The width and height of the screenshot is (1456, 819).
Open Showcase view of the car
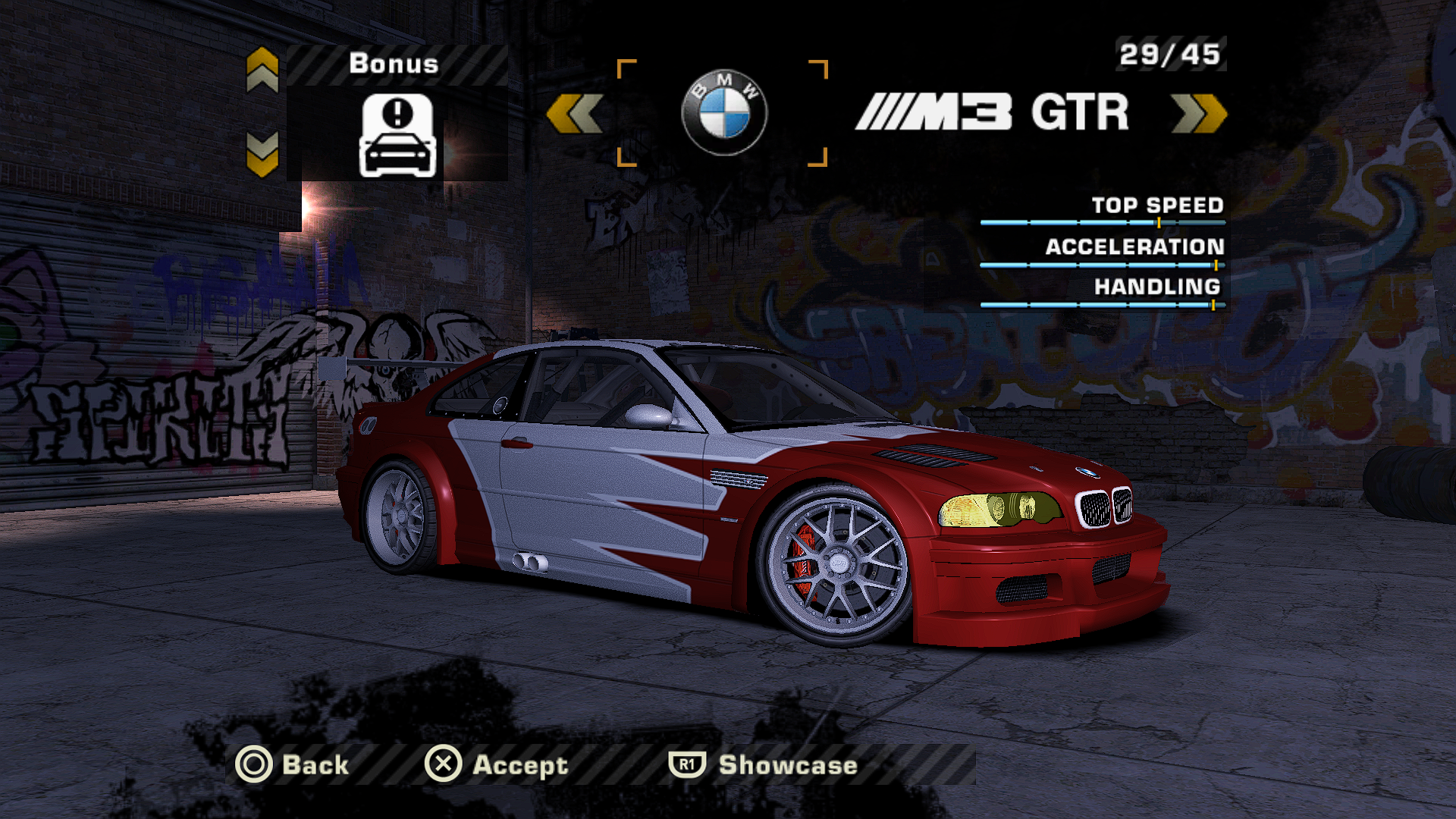click(x=763, y=764)
